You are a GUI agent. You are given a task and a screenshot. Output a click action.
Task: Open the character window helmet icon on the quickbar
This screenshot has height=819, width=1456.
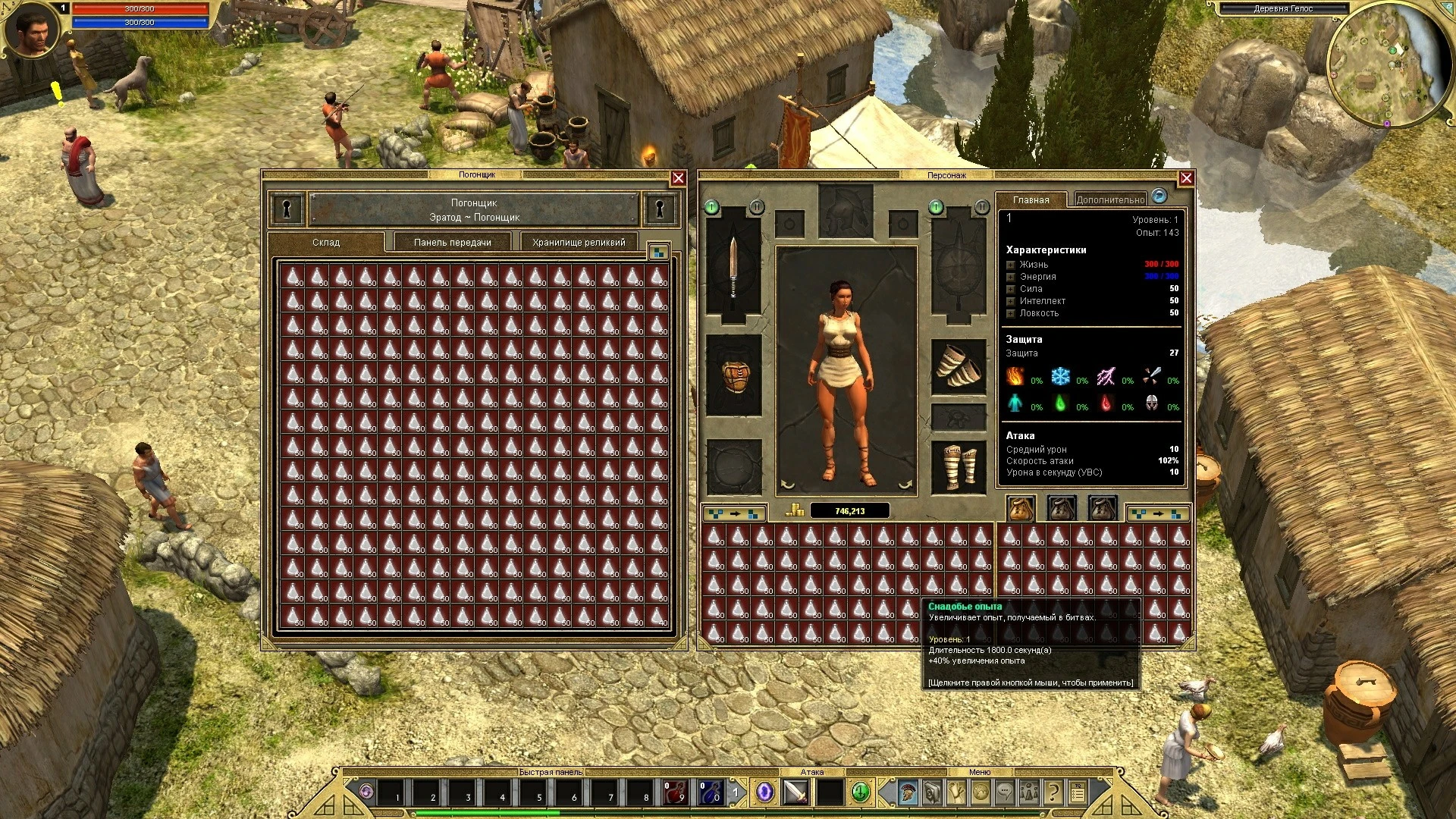point(906,794)
